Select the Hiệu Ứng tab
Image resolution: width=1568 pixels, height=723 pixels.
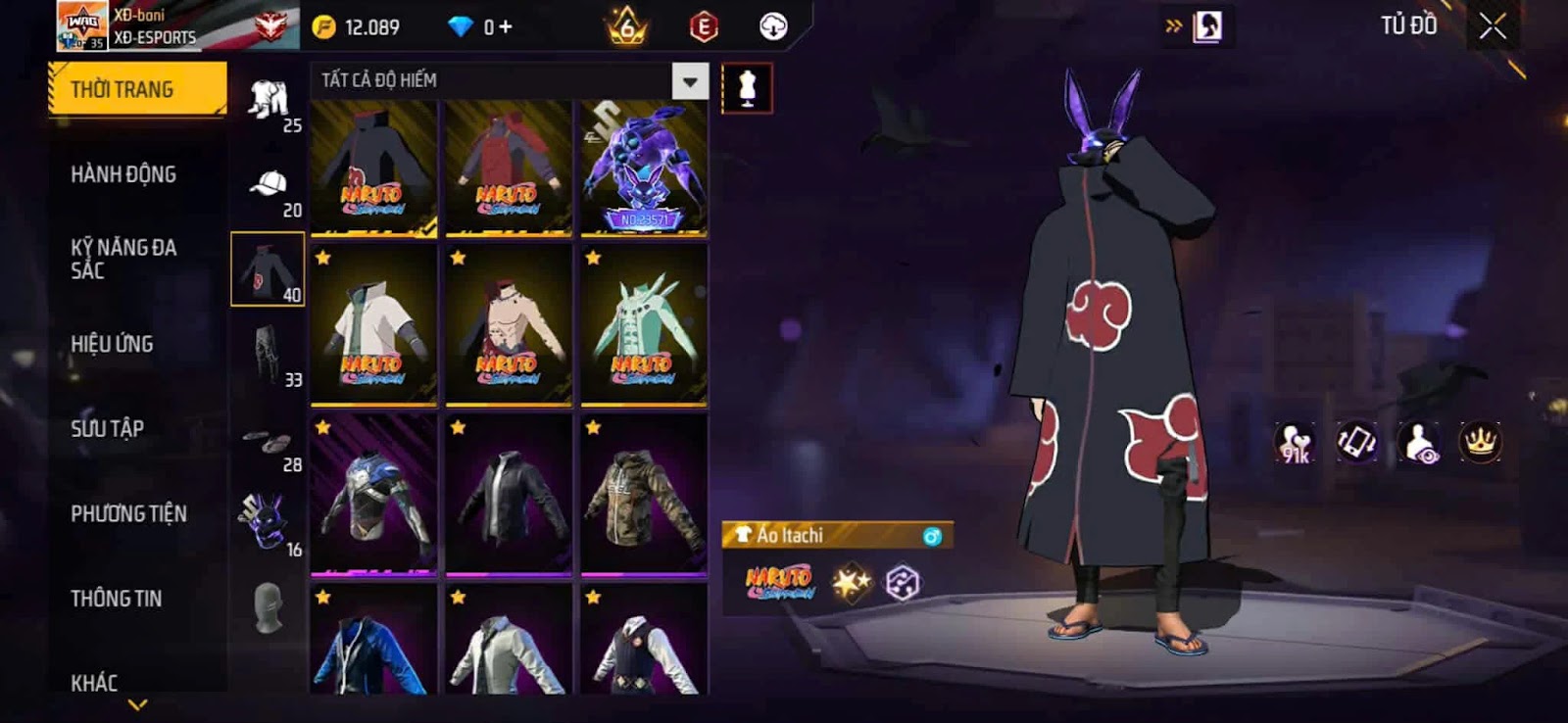(112, 344)
